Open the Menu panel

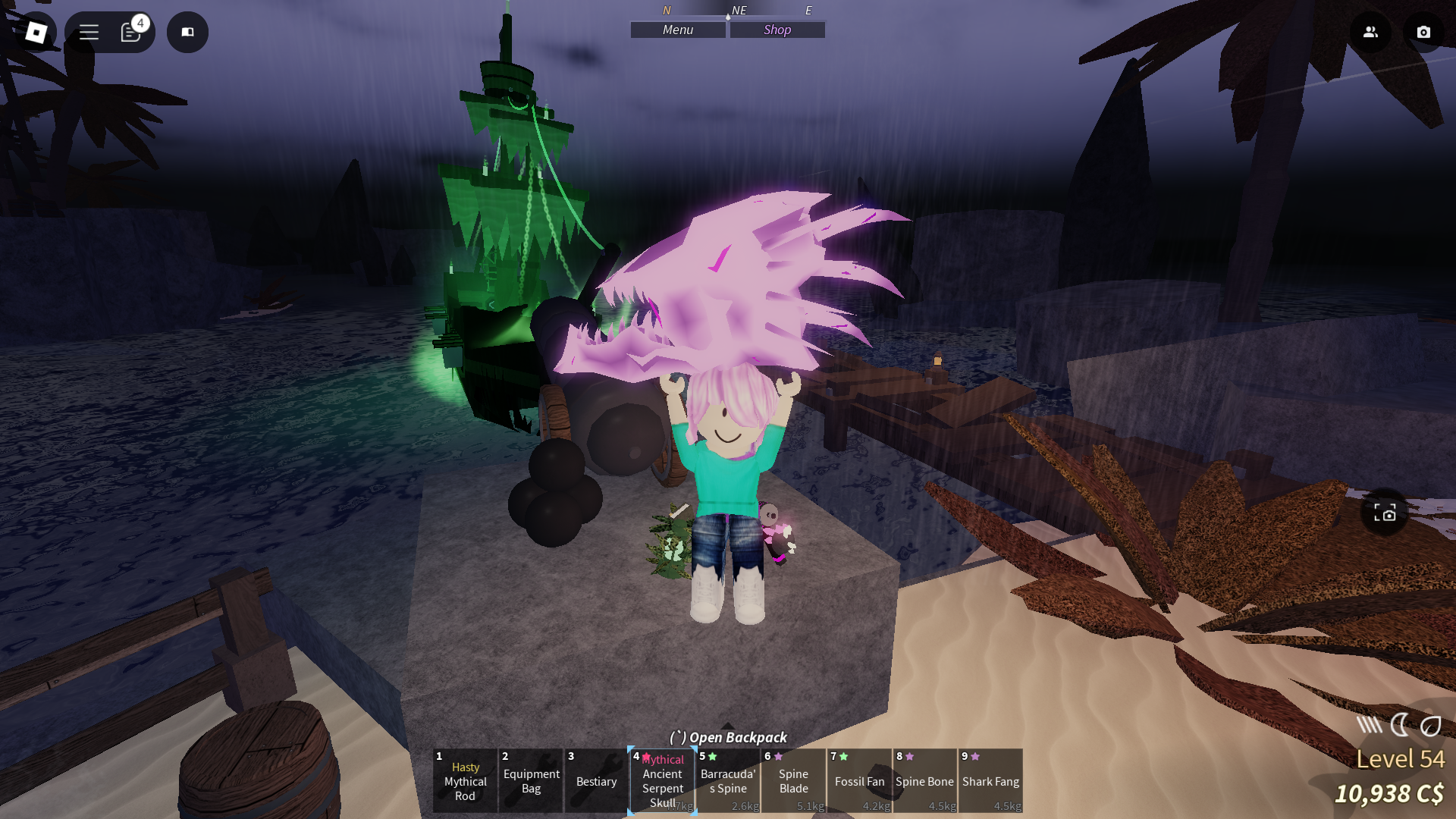pos(677,30)
